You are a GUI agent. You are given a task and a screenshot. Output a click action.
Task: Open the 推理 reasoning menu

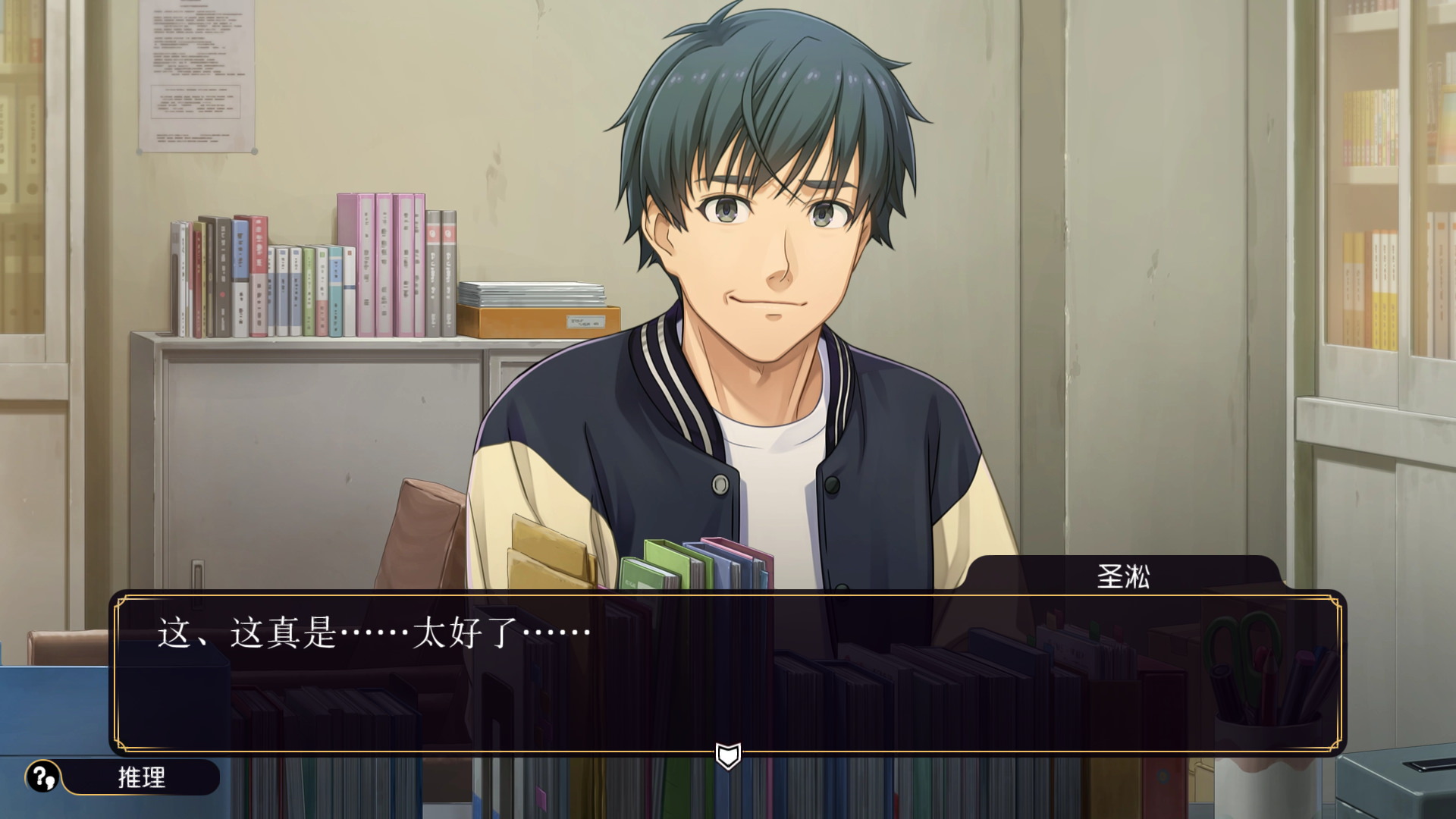[x=124, y=777]
